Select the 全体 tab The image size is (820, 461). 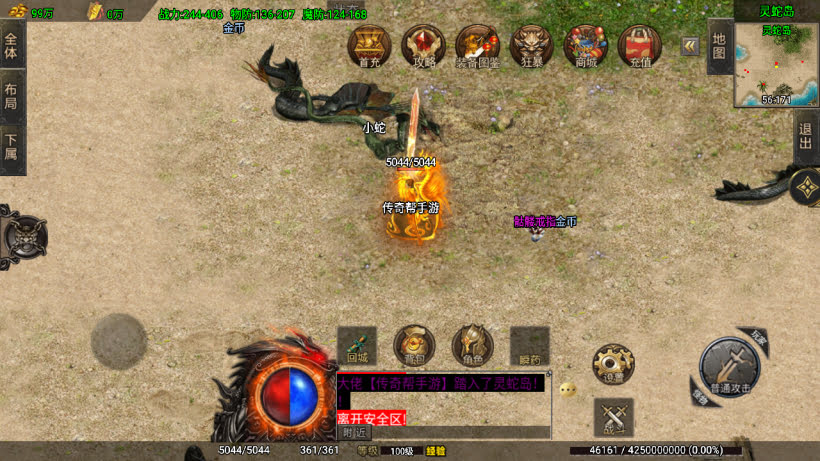[12, 47]
